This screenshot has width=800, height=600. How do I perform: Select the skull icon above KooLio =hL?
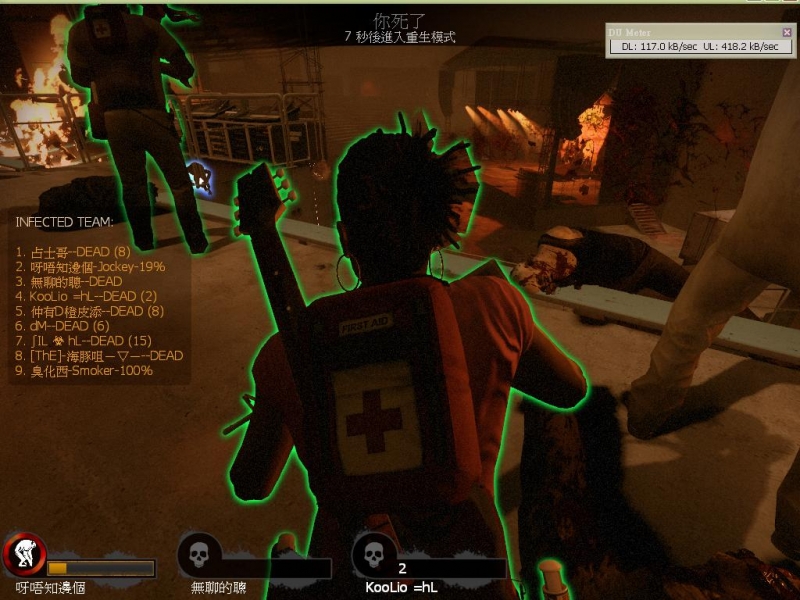point(374,553)
